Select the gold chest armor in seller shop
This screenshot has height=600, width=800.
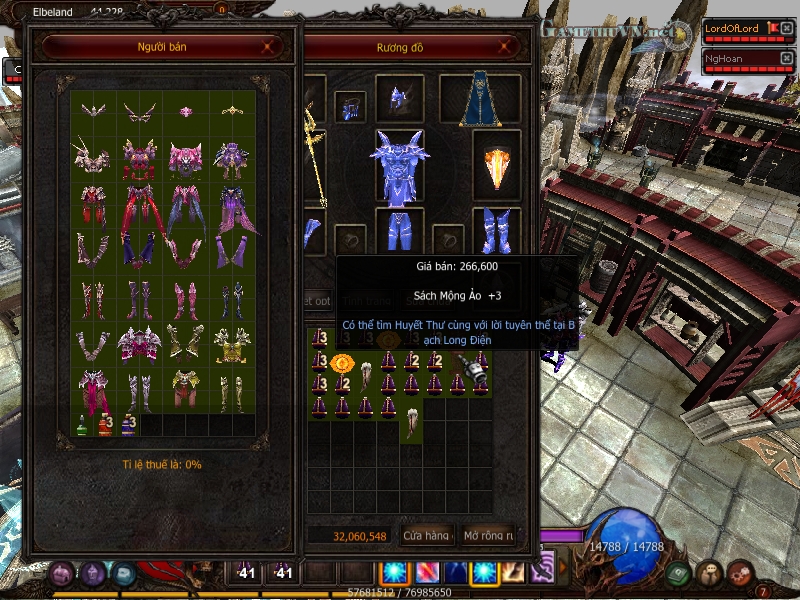click(x=231, y=343)
